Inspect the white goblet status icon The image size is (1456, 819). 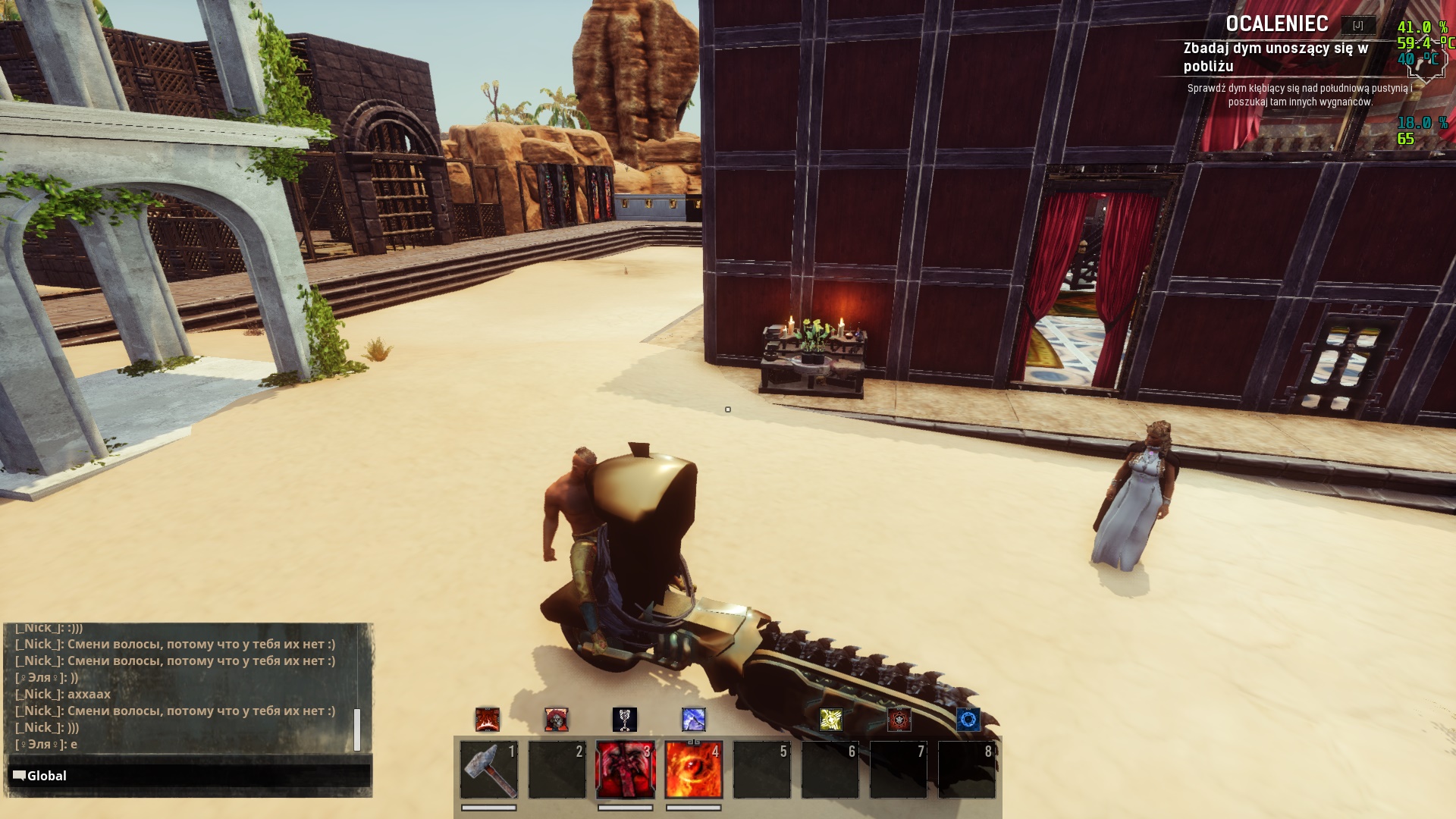coord(624,719)
